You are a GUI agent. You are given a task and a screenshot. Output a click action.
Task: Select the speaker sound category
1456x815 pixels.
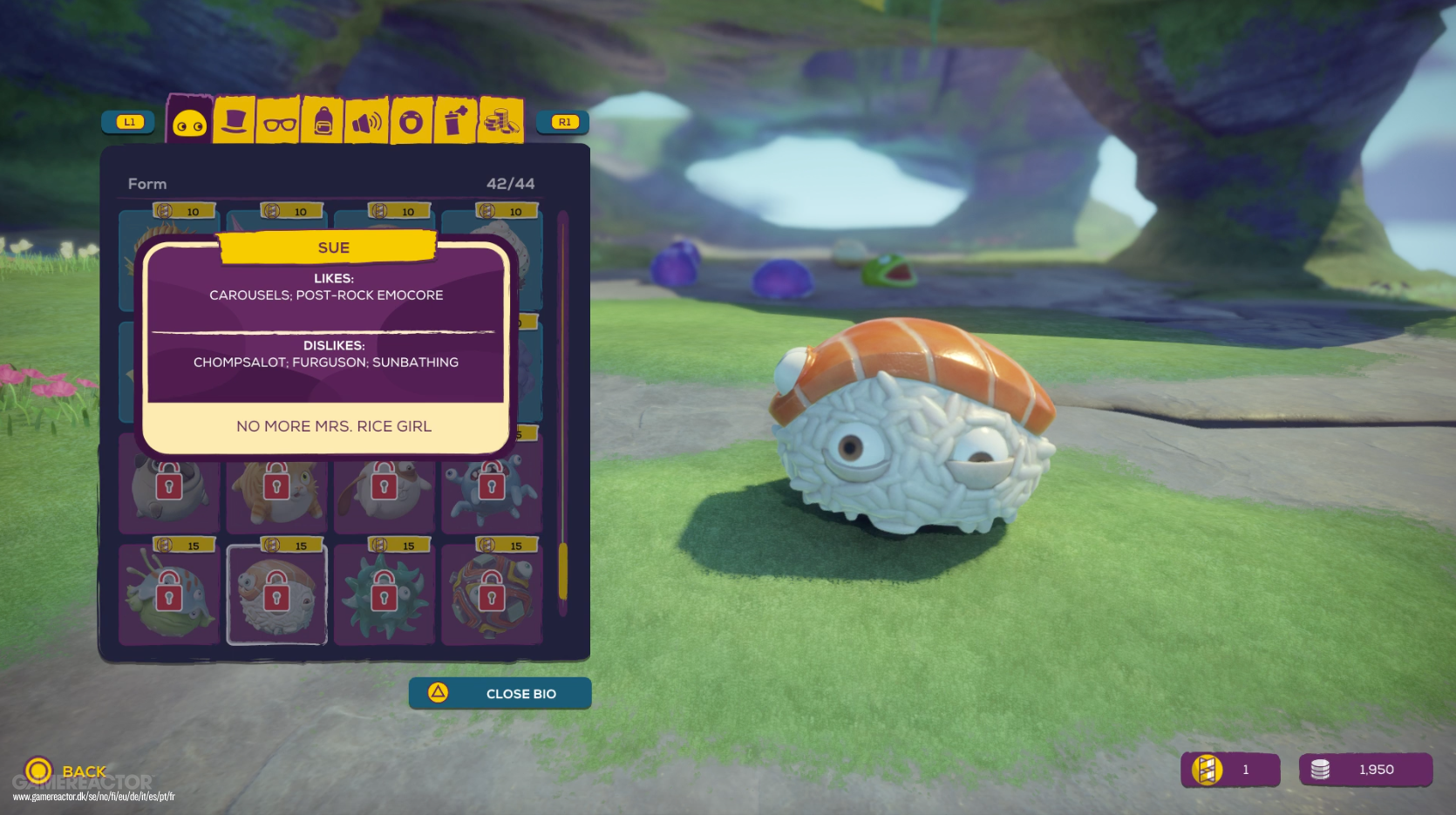367,122
